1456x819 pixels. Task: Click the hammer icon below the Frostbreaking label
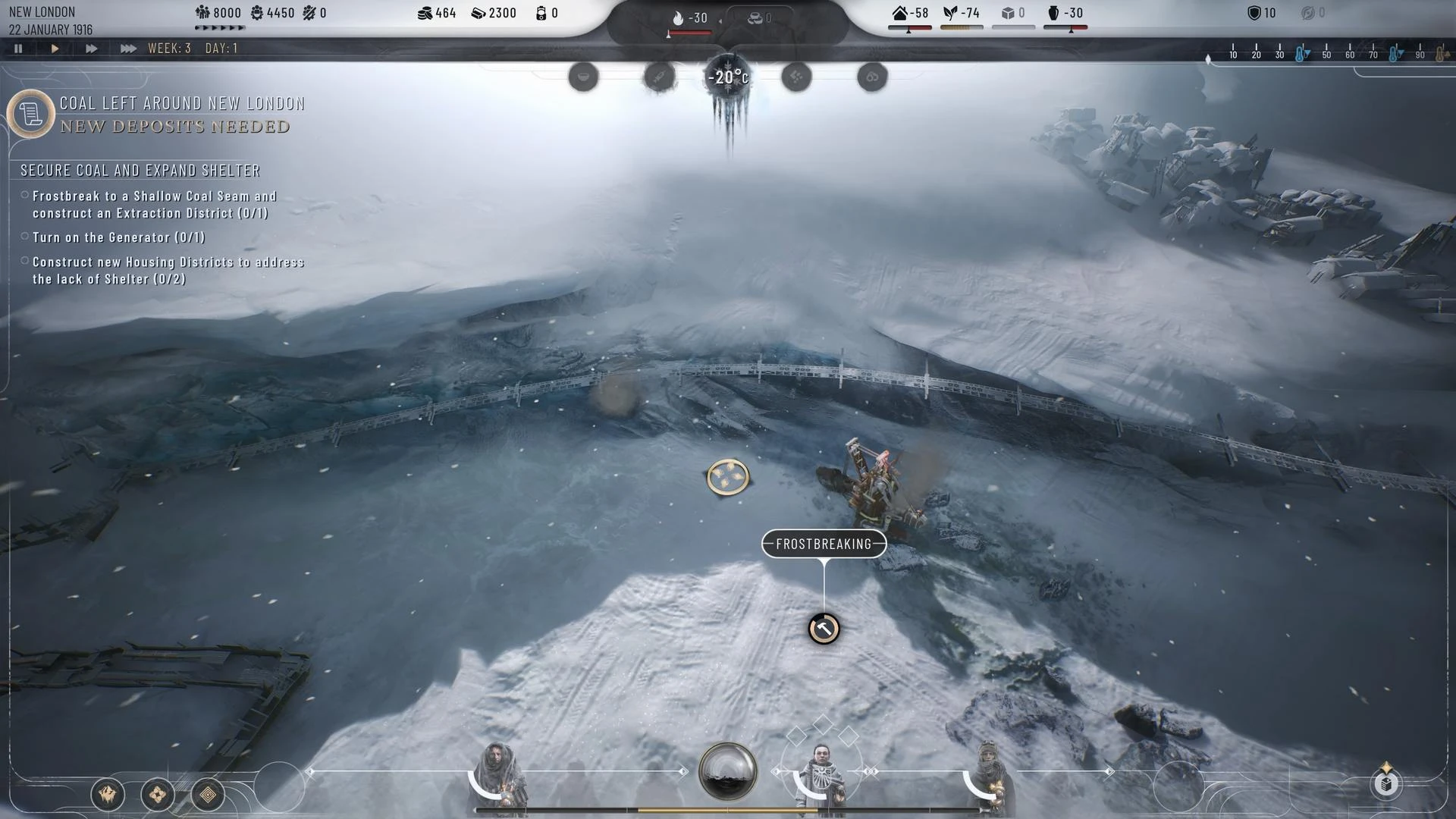[824, 629]
